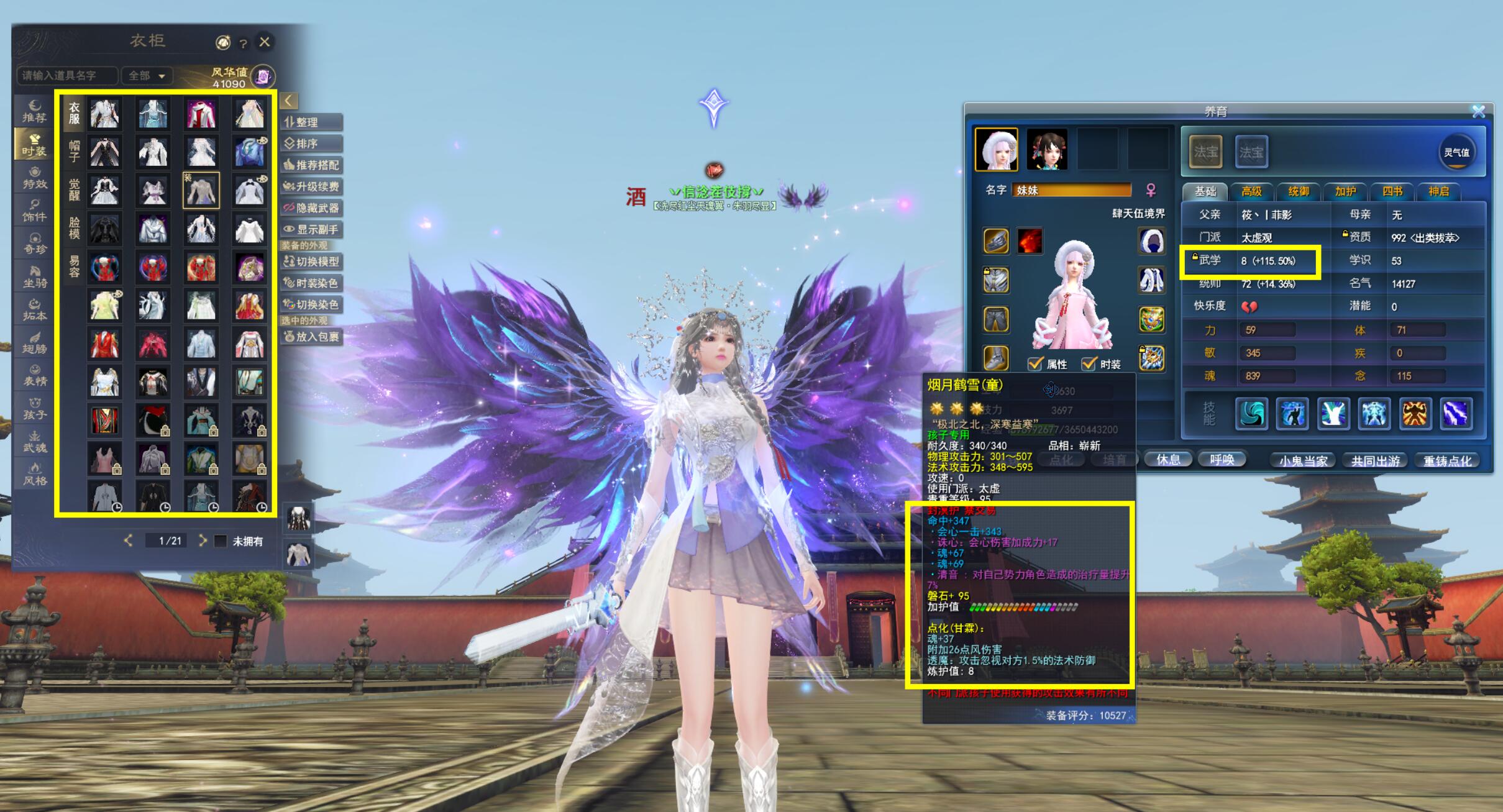1503x812 pixels.
Task: Tick the 未拥有 unowned checkbox
Action: coord(221,541)
